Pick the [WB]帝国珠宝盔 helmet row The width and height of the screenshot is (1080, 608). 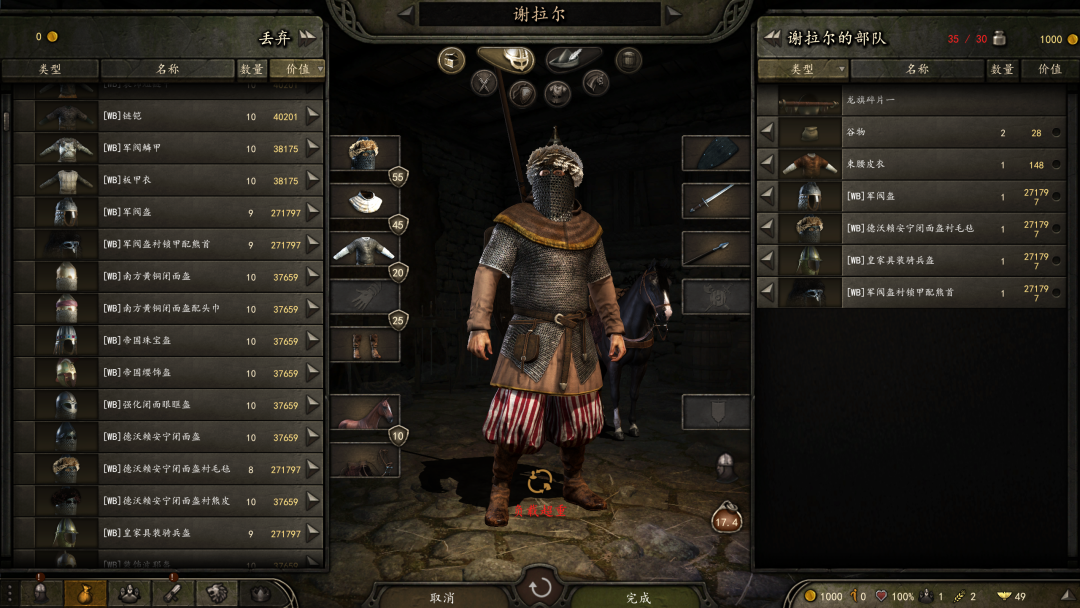coord(168,341)
